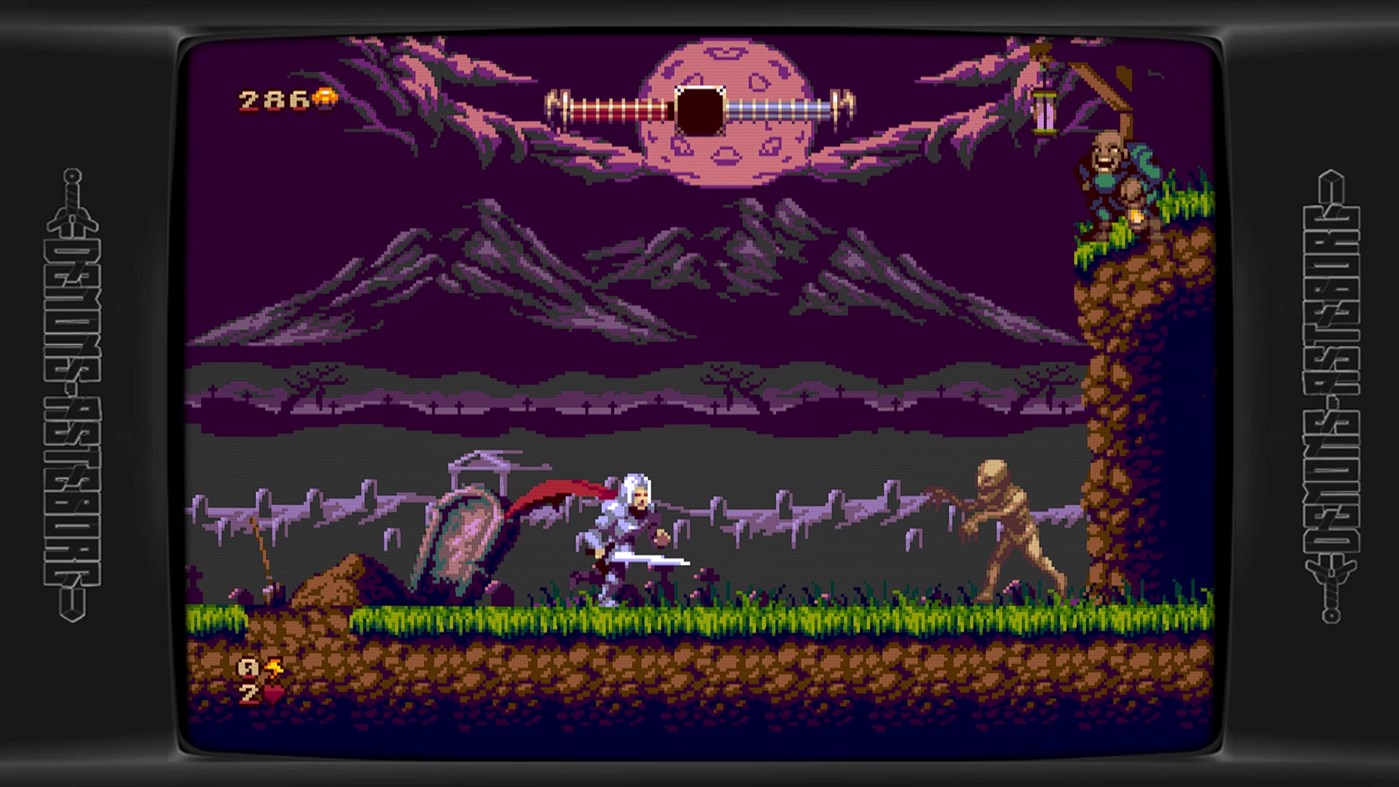The image size is (1399, 787).
Task: Select the hourglass hanging near the merchant's sign
Action: point(1044,111)
